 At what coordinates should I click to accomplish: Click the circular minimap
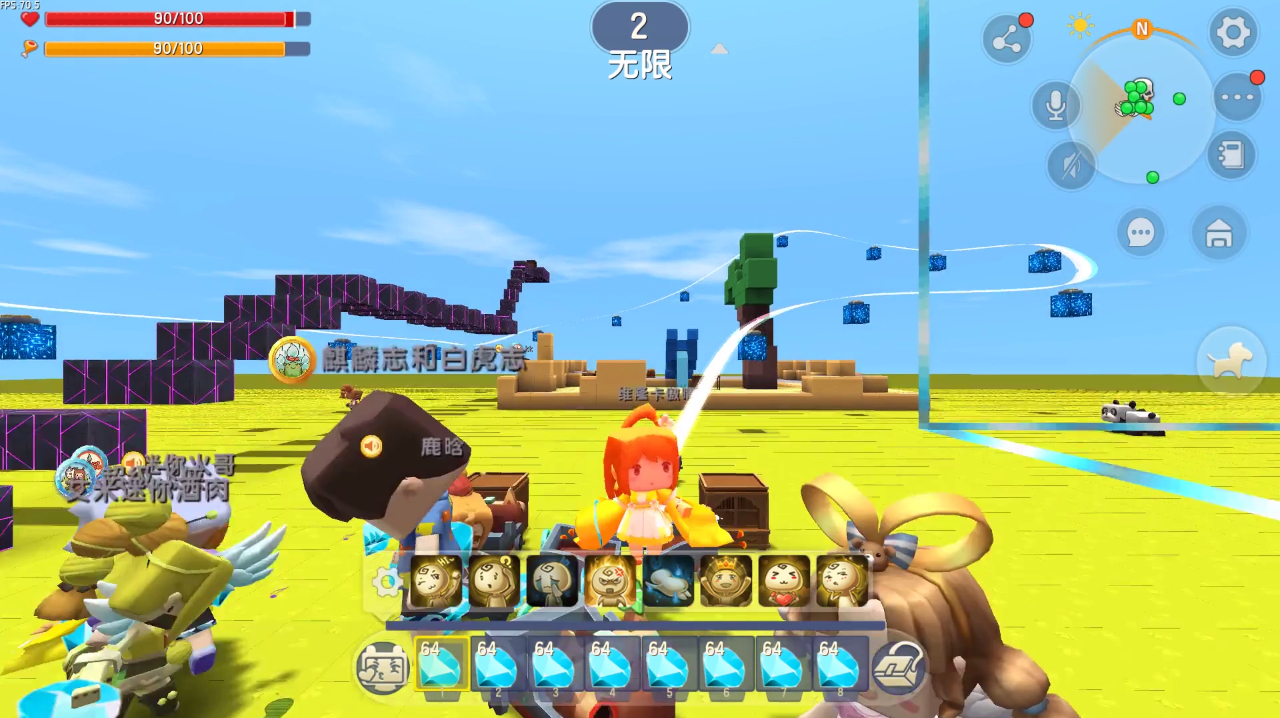1141,109
